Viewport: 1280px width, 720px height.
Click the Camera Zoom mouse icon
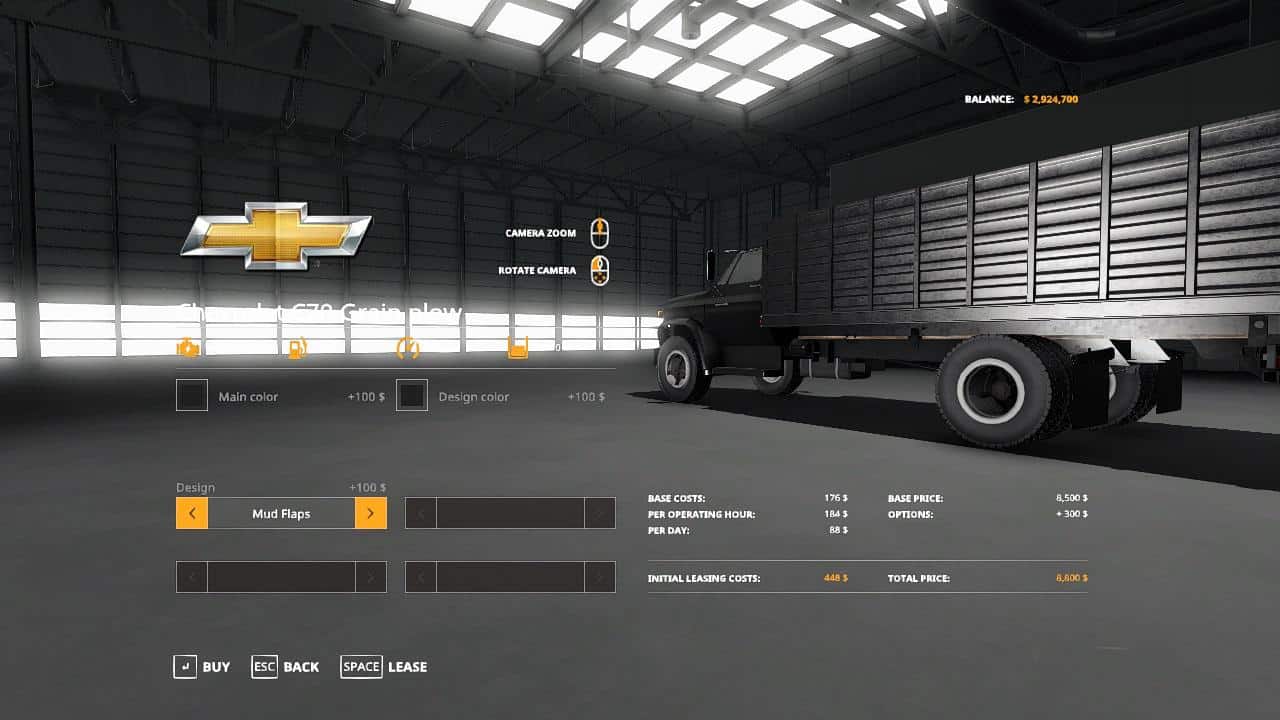click(x=600, y=232)
